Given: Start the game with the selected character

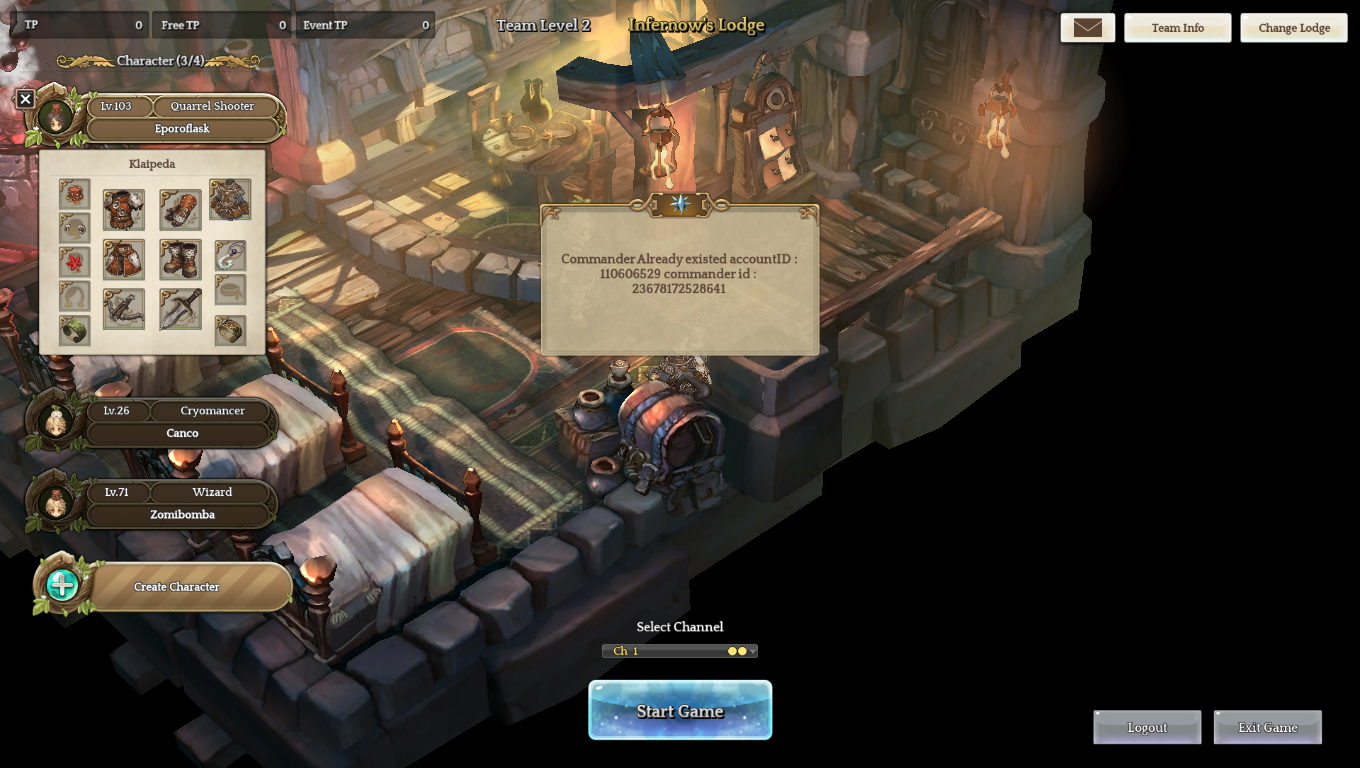Looking at the screenshot, I should click(x=680, y=710).
